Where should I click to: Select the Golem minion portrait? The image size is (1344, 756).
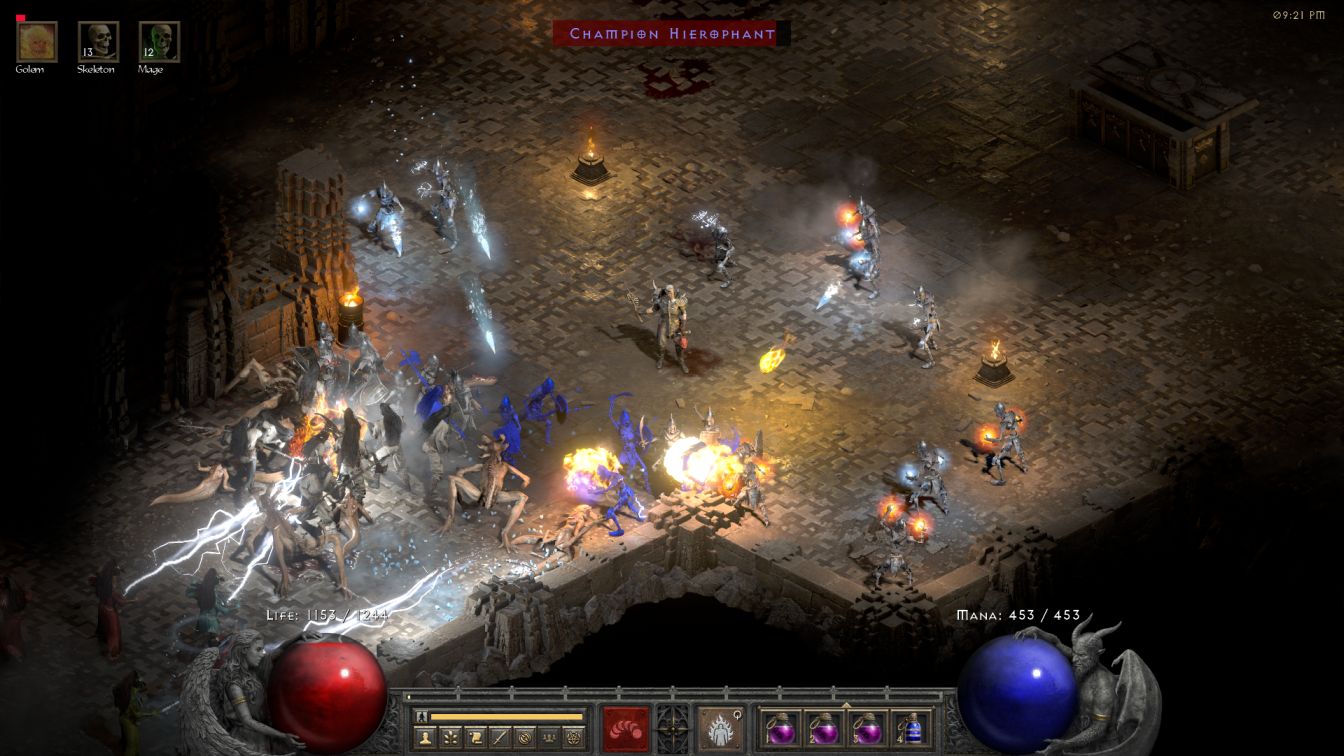pos(37,41)
